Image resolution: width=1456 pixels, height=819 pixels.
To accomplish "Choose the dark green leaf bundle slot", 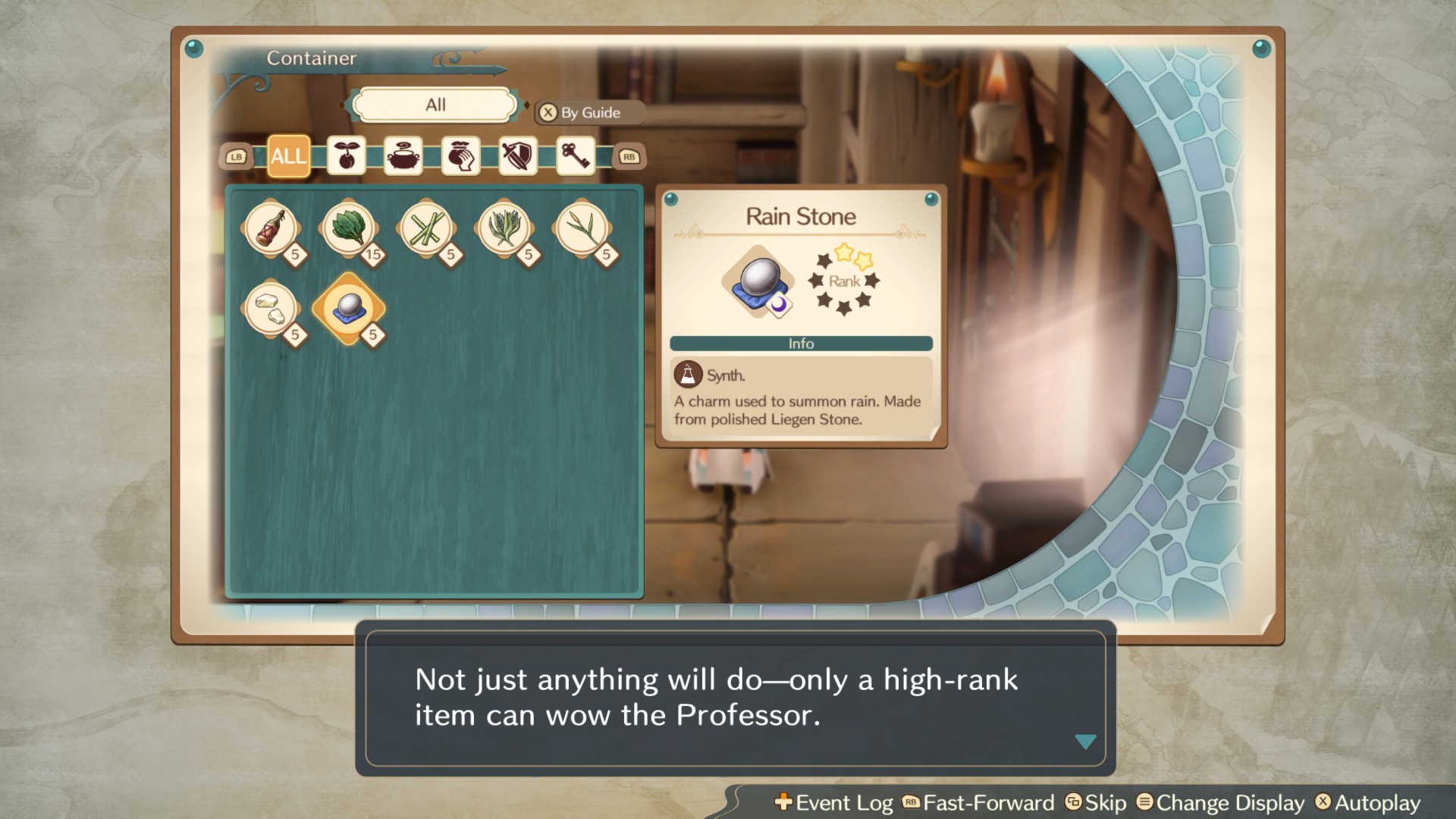I will coord(348,228).
